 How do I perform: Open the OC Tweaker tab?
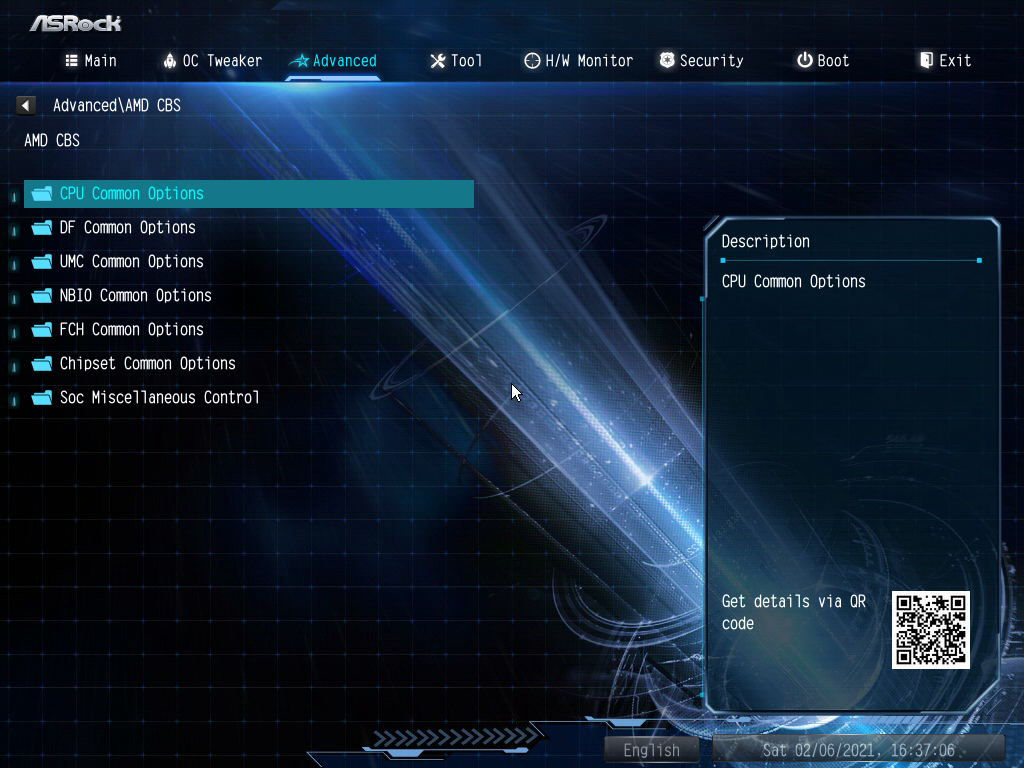point(212,61)
